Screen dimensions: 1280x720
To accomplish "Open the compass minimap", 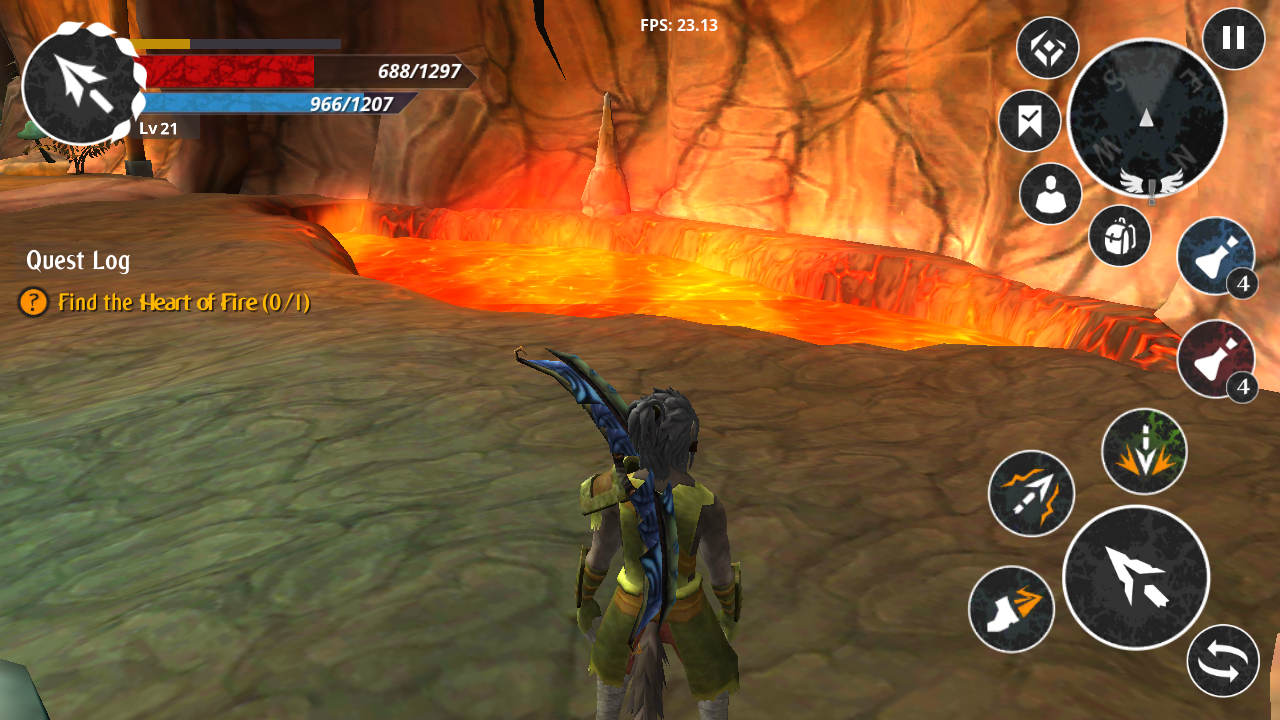I will (x=1146, y=118).
